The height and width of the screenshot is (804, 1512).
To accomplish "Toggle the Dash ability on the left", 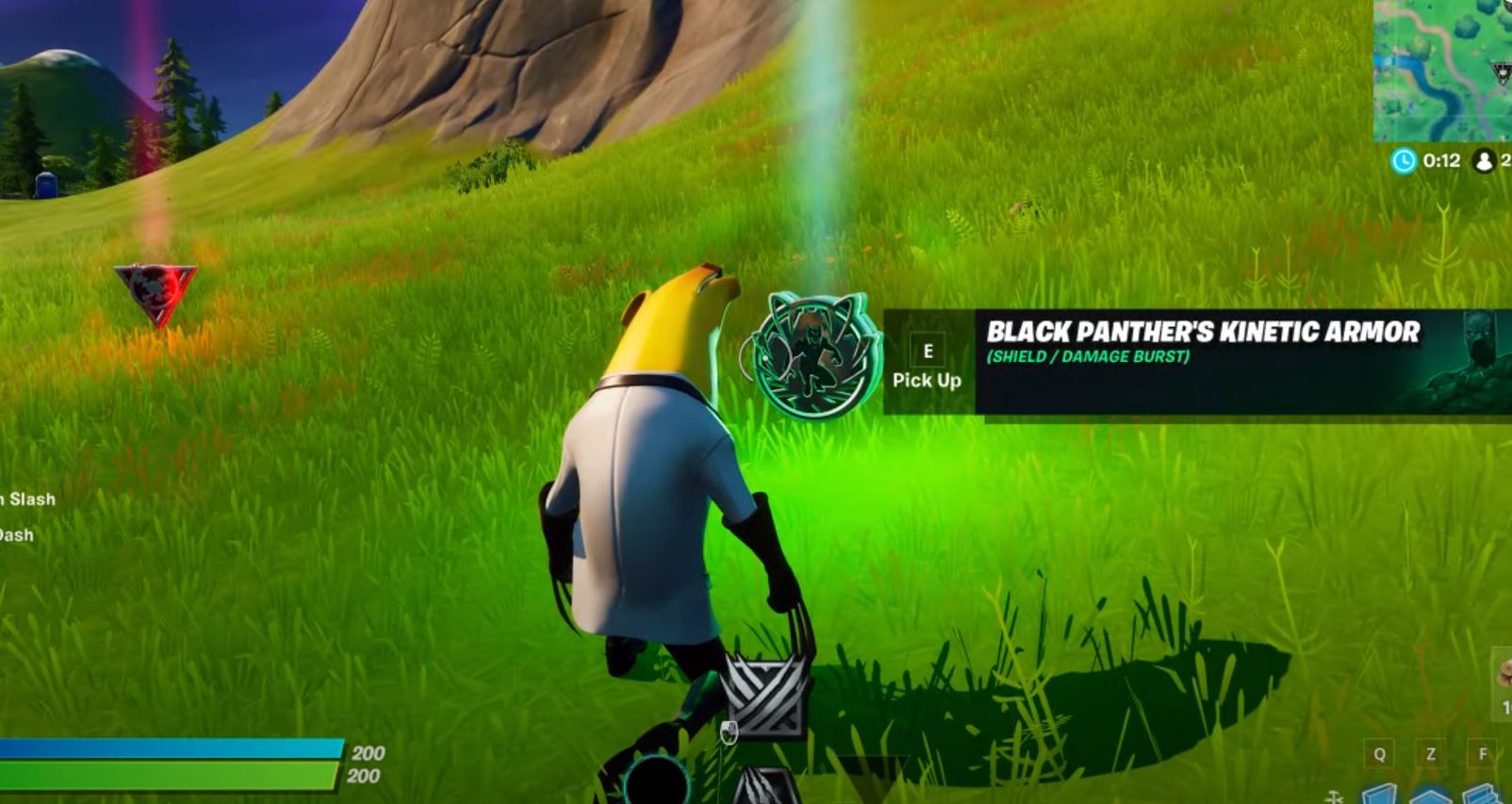I will pyautogui.click(x=16, y=534).
